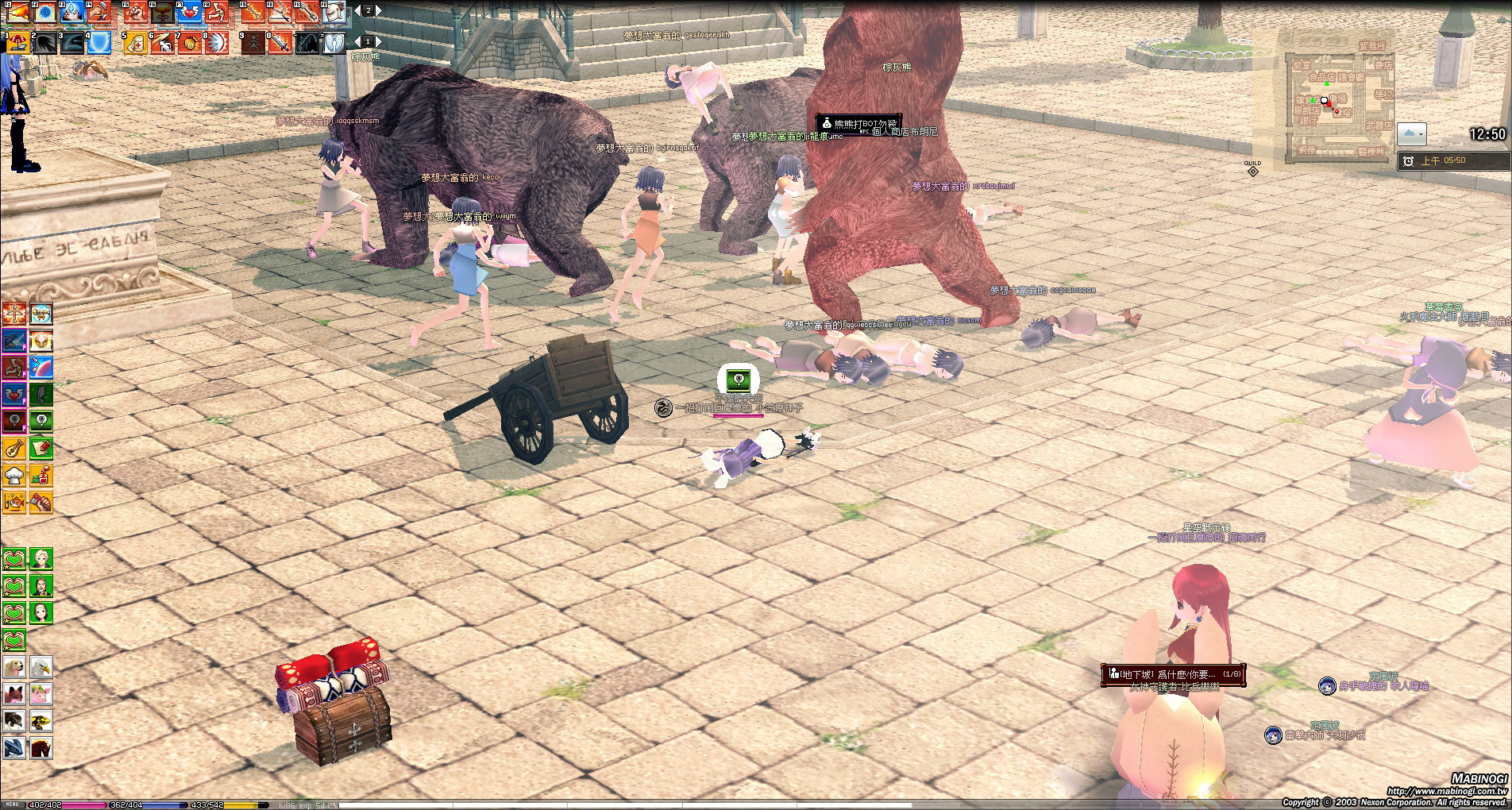
Task: Activate the blue shield skill in slot 4
Action: coord(98,42)
